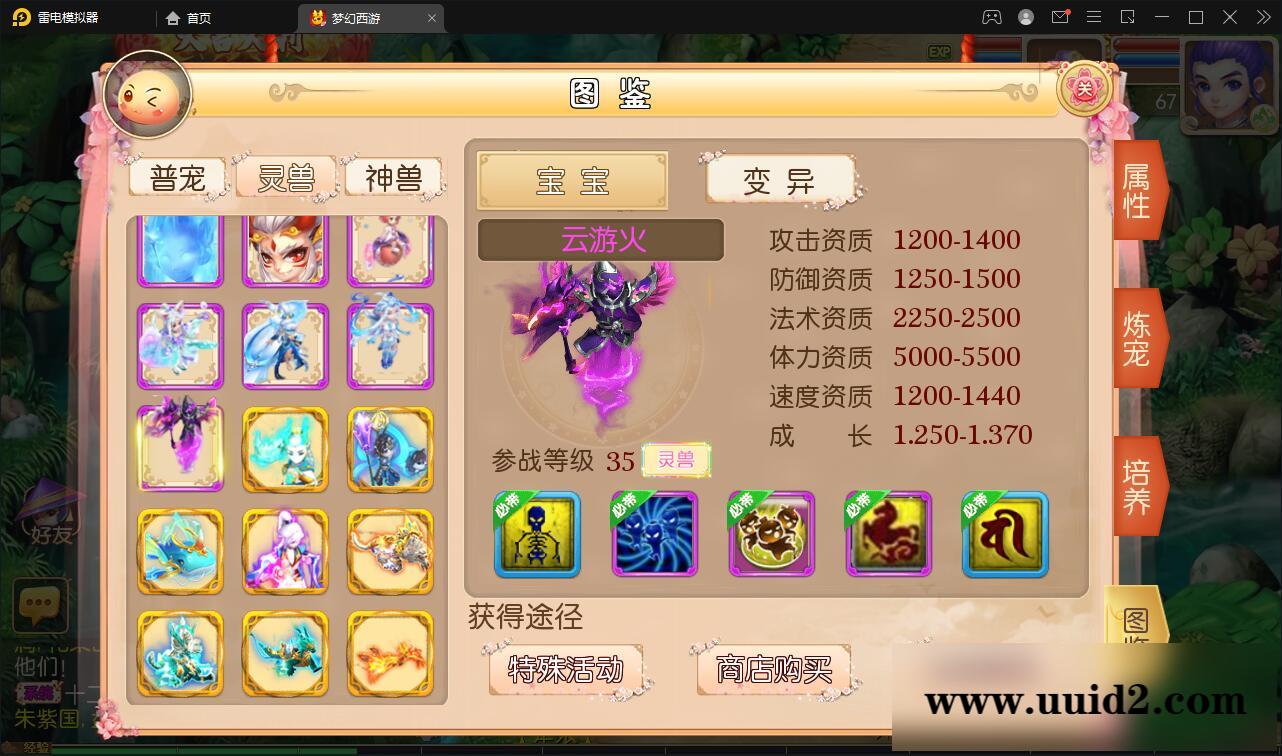Switch to the 普宠 category tab
The image size is (1282, 756).
point(177,176)
